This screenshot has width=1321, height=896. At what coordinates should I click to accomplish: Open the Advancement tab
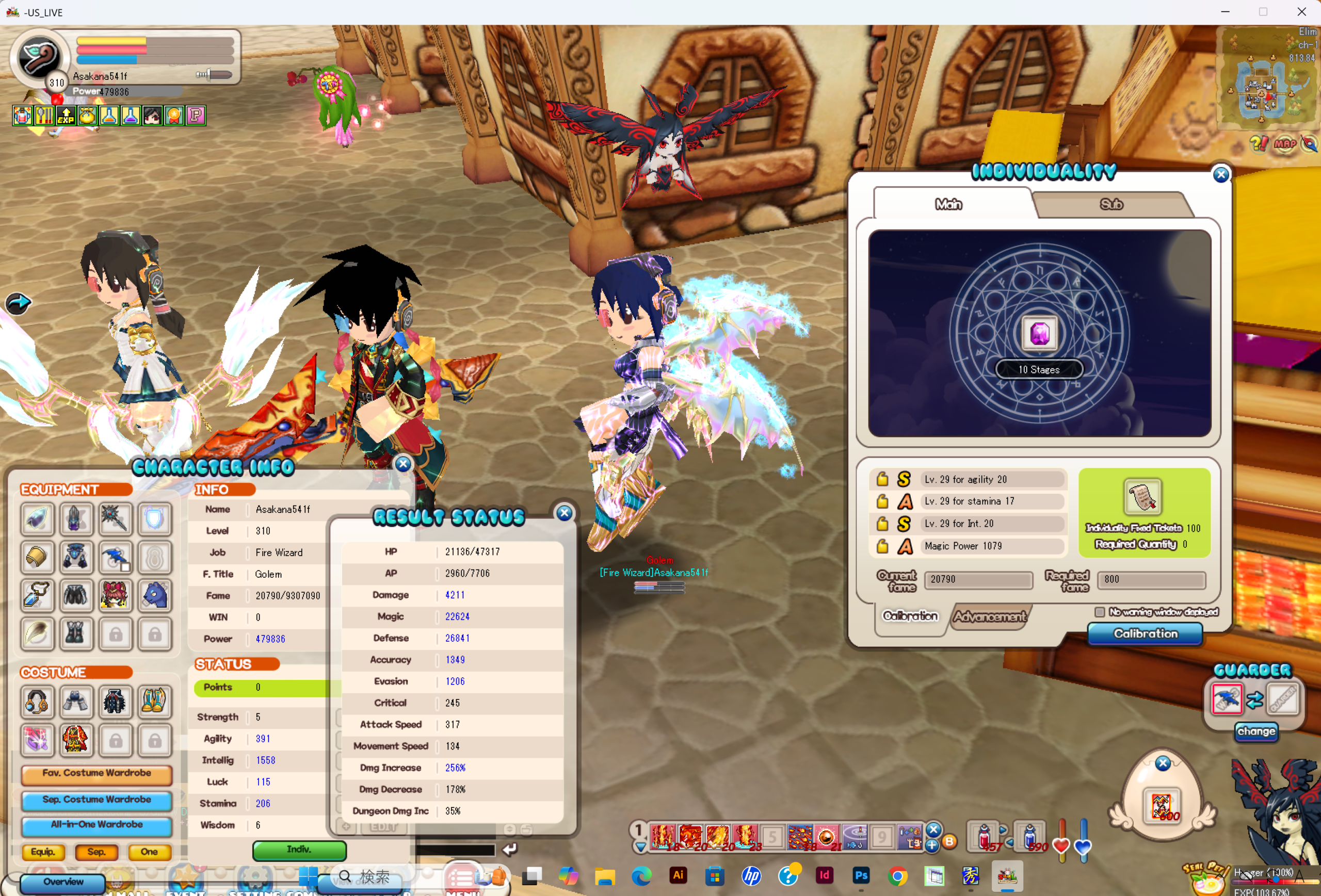tap(990, 616)
